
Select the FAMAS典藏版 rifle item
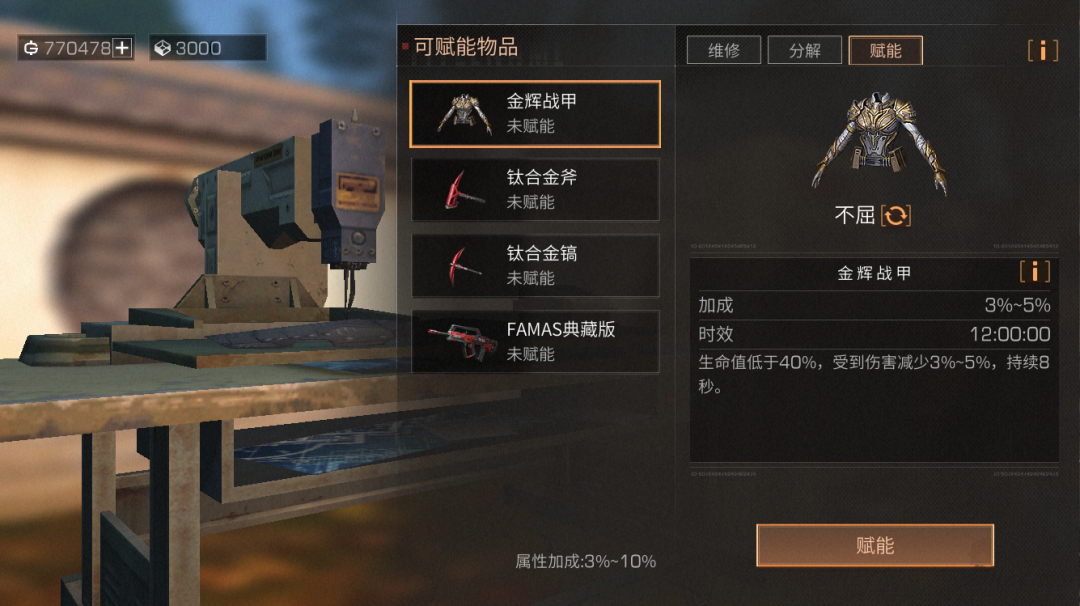[535, 342]
